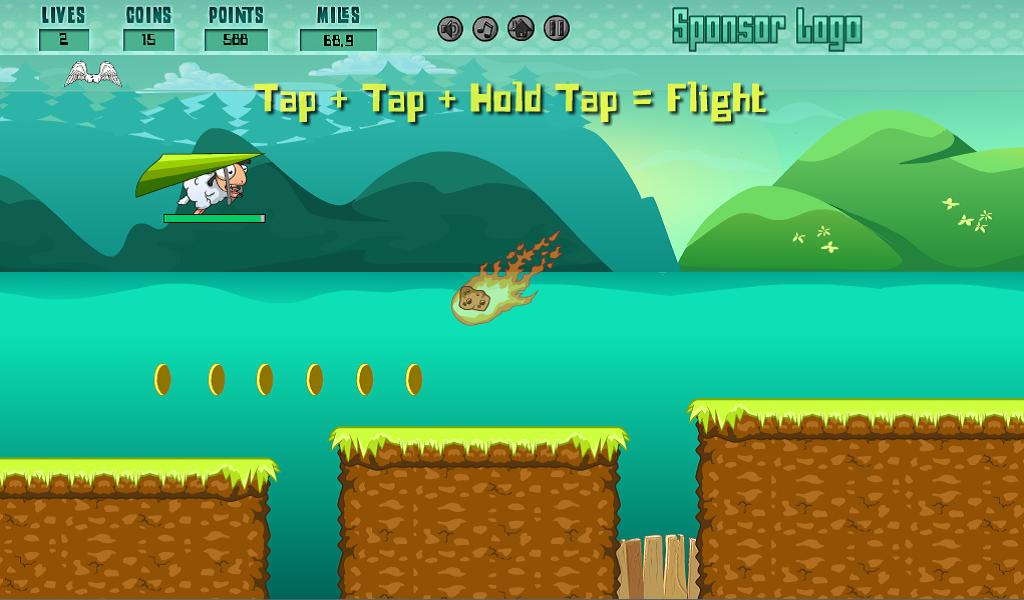The height and width of the screenshot is (600, 1024).
Task: Toggle the music note button
Action: click(485, 29)
